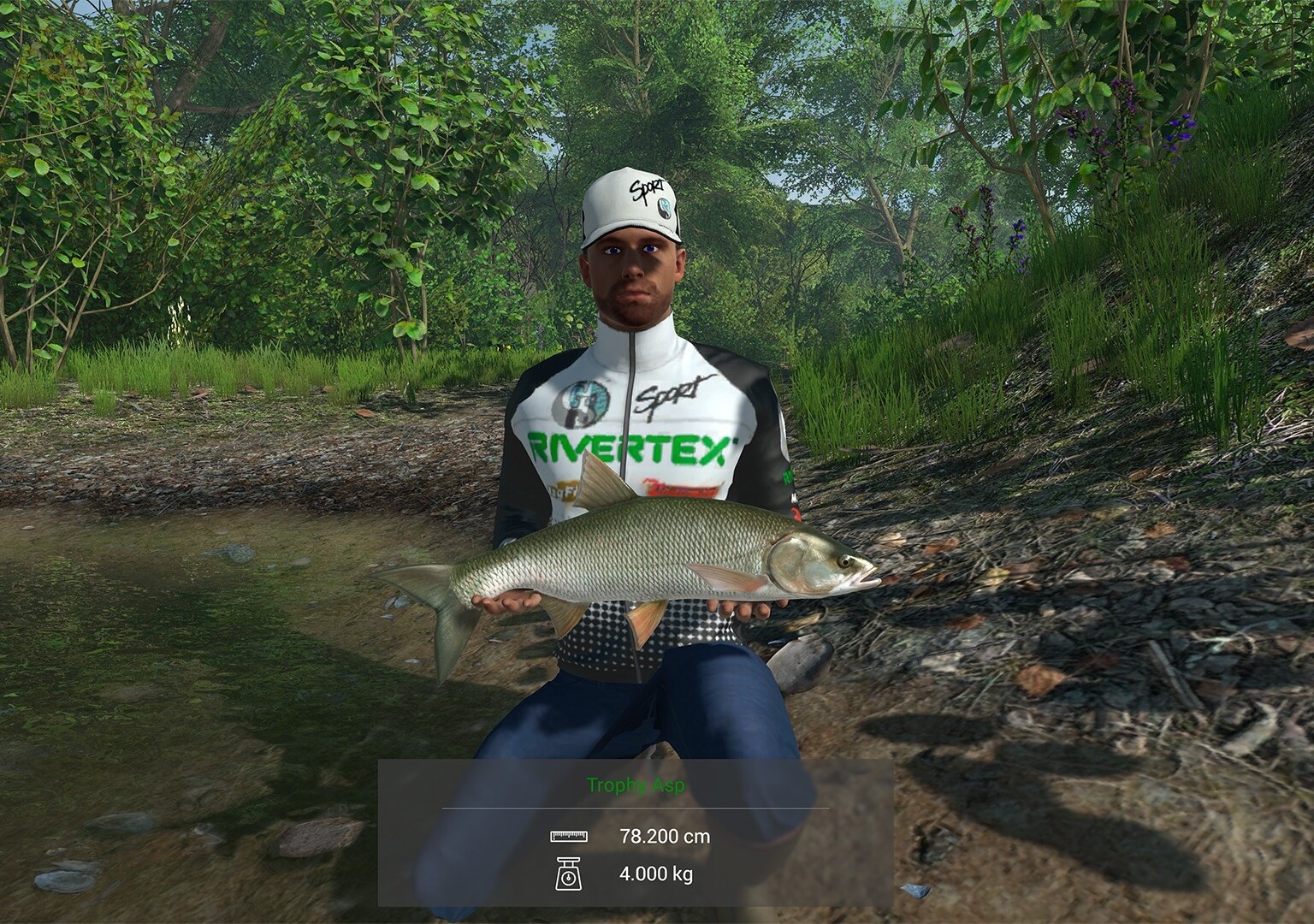
Task: Click the RIVERTEX logo on the jersey
Action: 629,445
